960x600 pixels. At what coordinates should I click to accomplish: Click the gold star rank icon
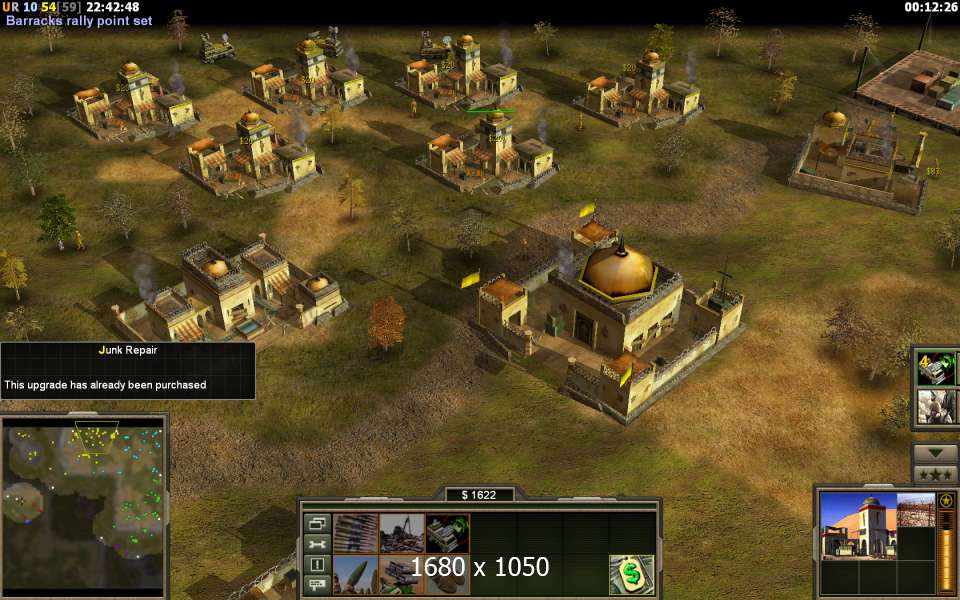coord(946,500)
